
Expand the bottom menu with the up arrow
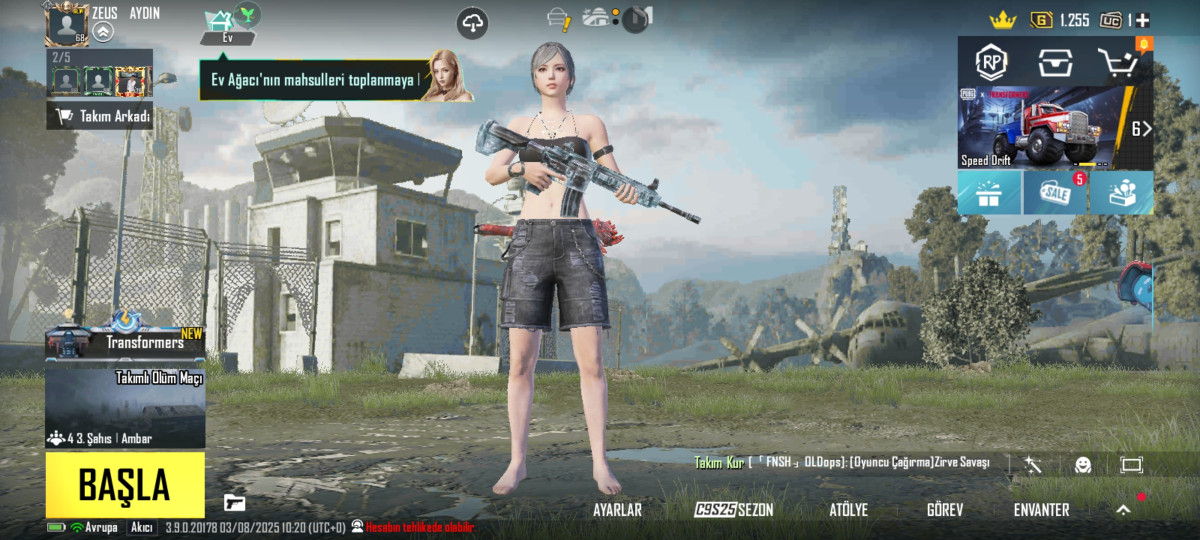pyautogui.click(x=1123, y=510)
